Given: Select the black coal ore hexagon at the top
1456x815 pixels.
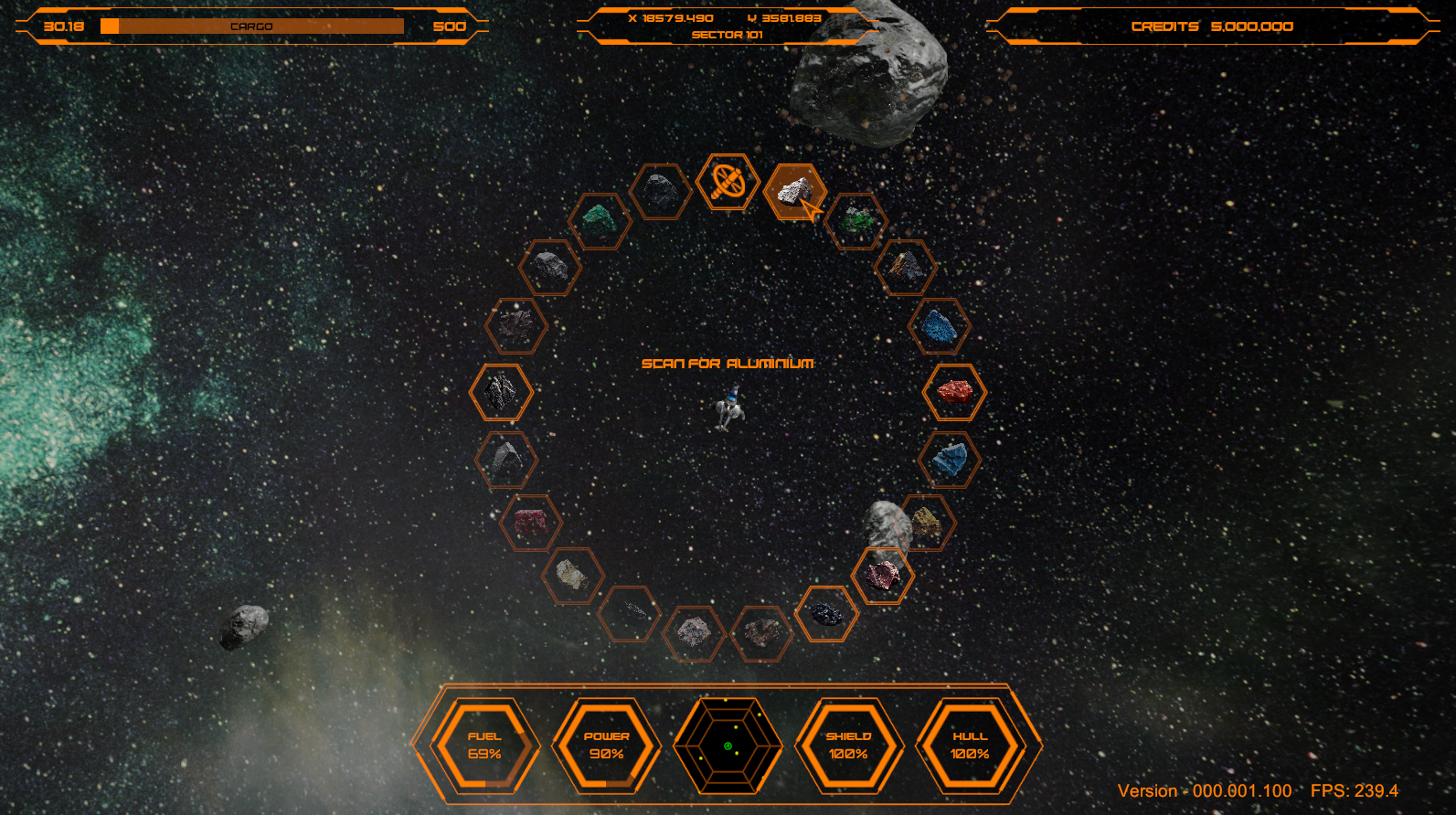Looking at the screenshot, I should (x=662, y=192).
